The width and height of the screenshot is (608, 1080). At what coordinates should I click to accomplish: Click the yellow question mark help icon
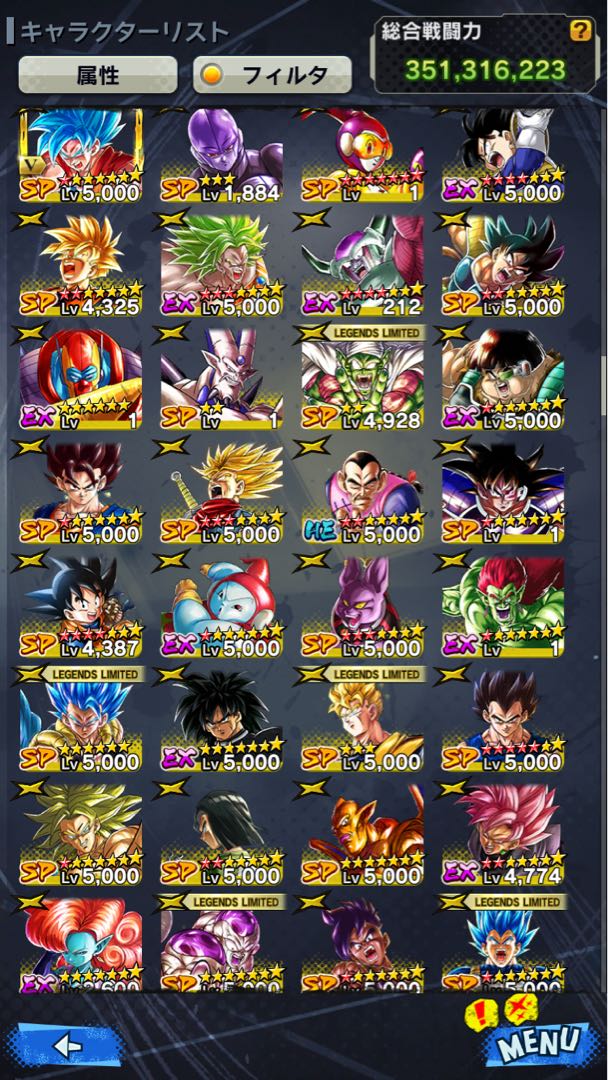pos(580,31)
